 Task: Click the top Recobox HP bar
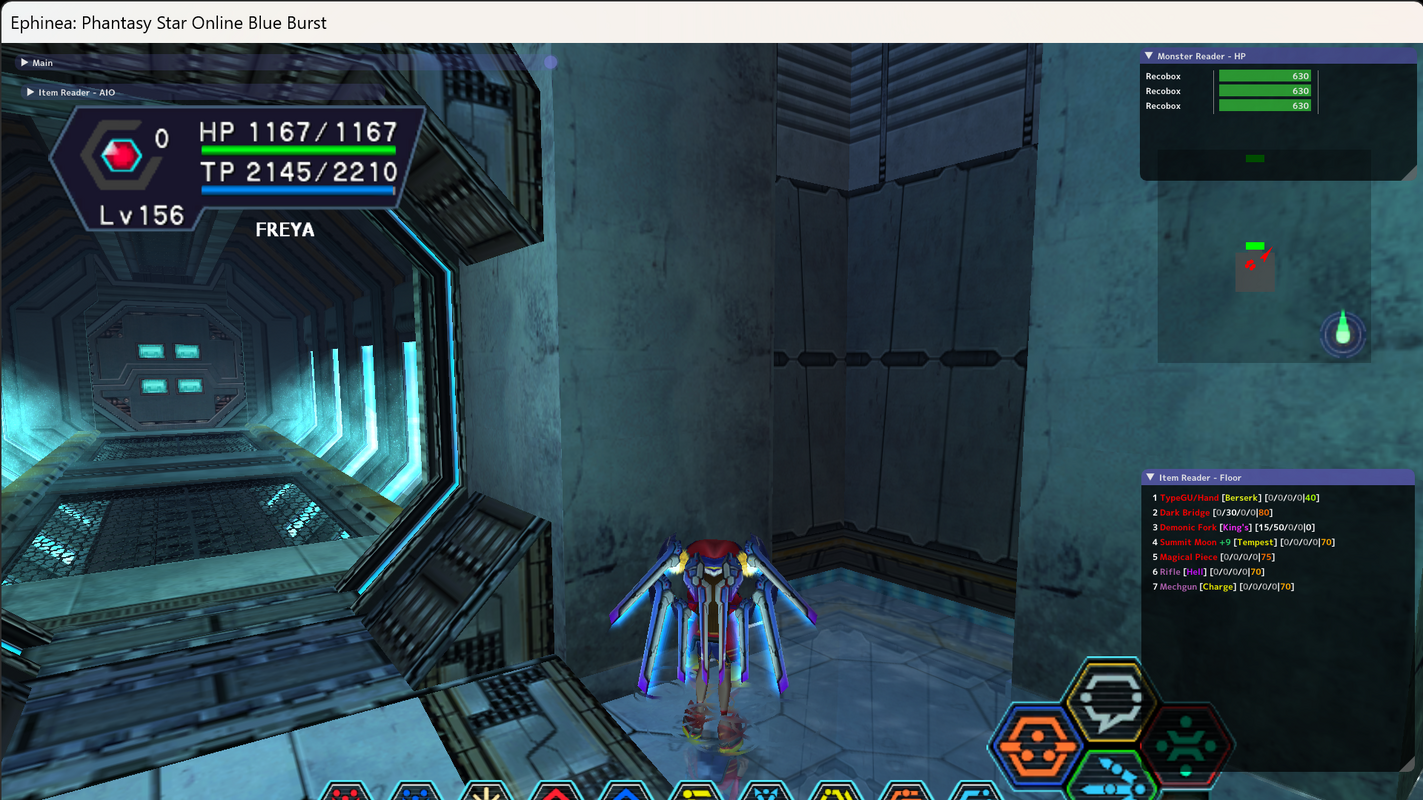click(1265, 75)
